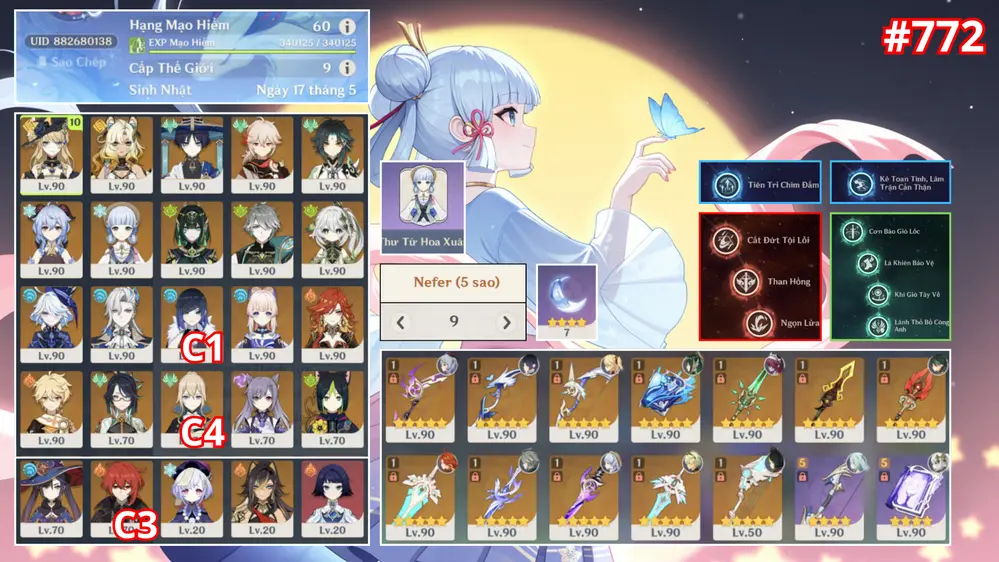Open the Furina character card
Image resolution: width=999 pixels, height=562 pixels.
[x=50, y=324]
